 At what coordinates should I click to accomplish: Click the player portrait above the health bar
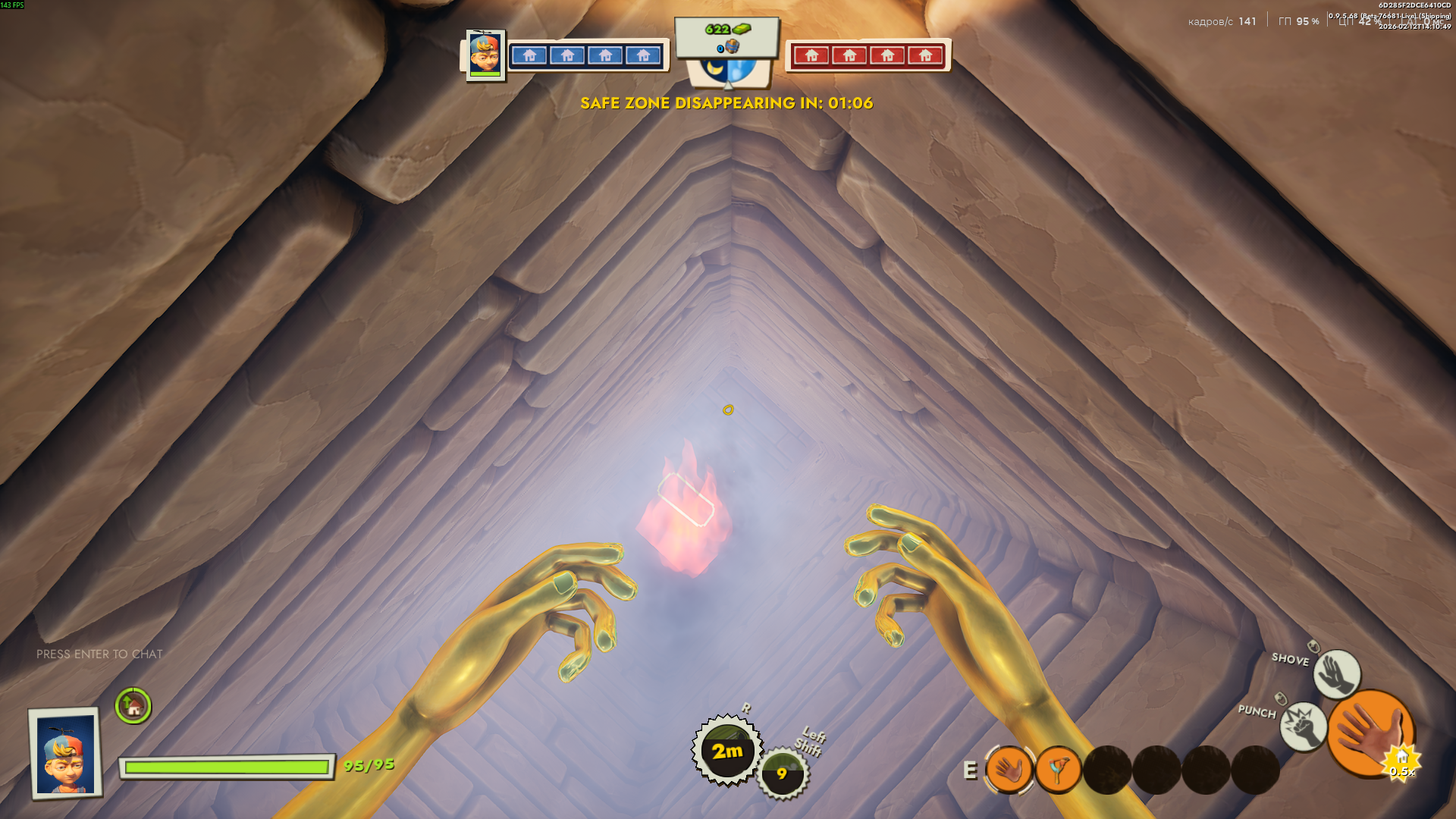coord(66,754)
